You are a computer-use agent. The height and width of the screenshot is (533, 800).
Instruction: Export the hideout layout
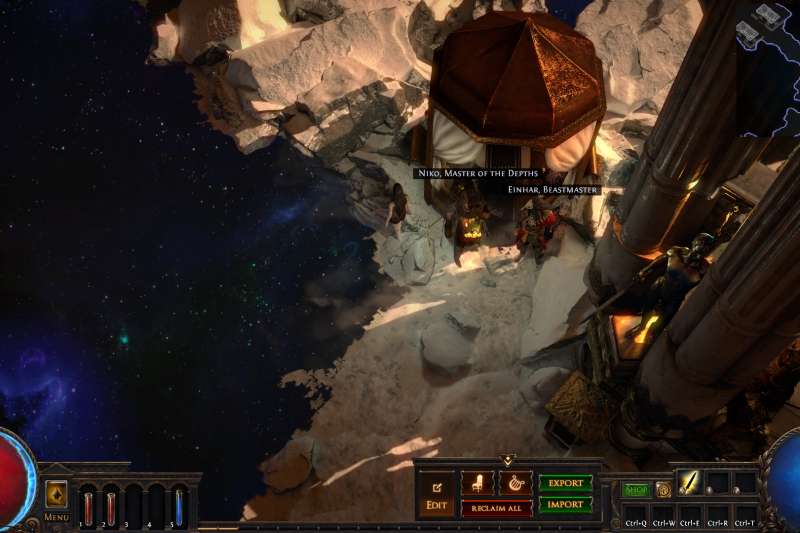[x=565, y=483]
